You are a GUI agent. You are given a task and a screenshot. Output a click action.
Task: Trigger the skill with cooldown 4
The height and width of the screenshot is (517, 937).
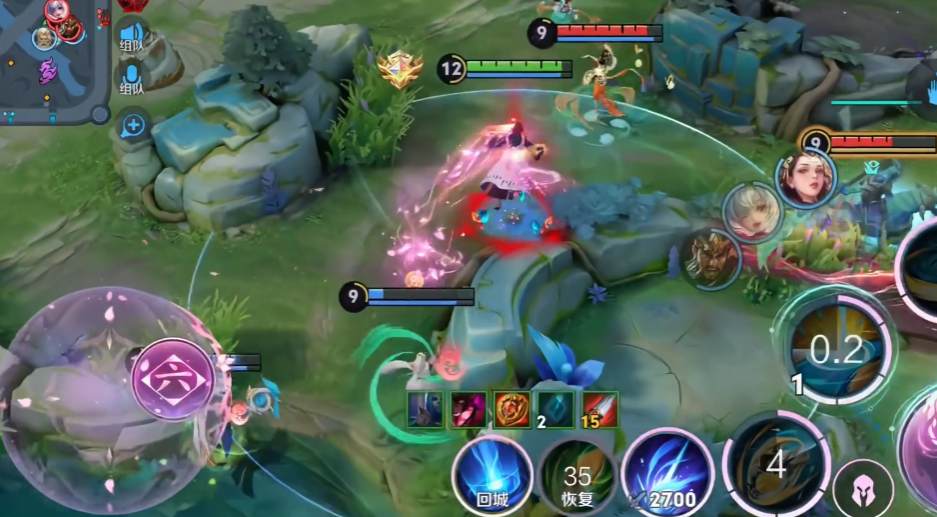(776, 463)
